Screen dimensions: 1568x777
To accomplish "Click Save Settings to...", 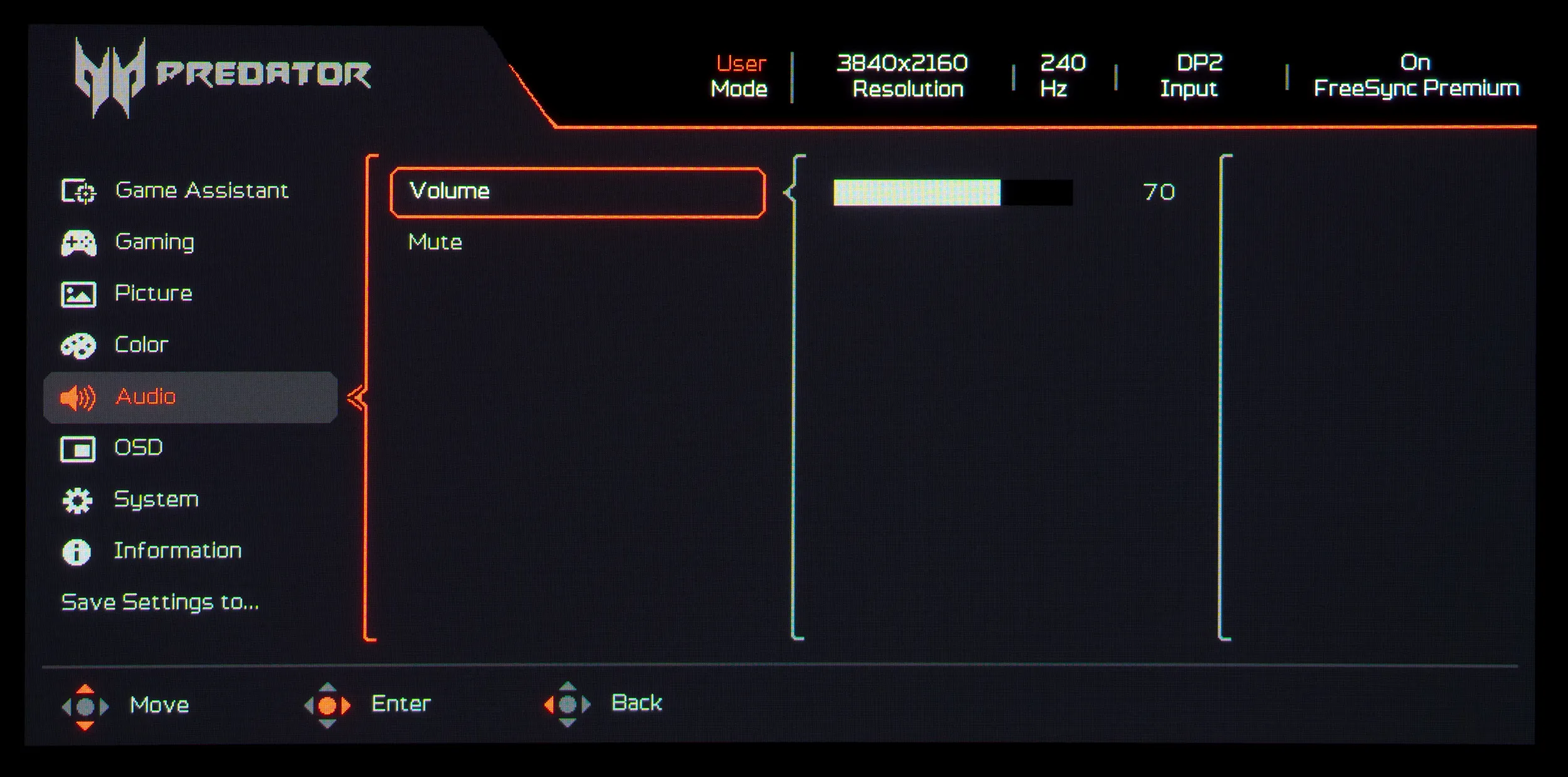I will (160, 602).
